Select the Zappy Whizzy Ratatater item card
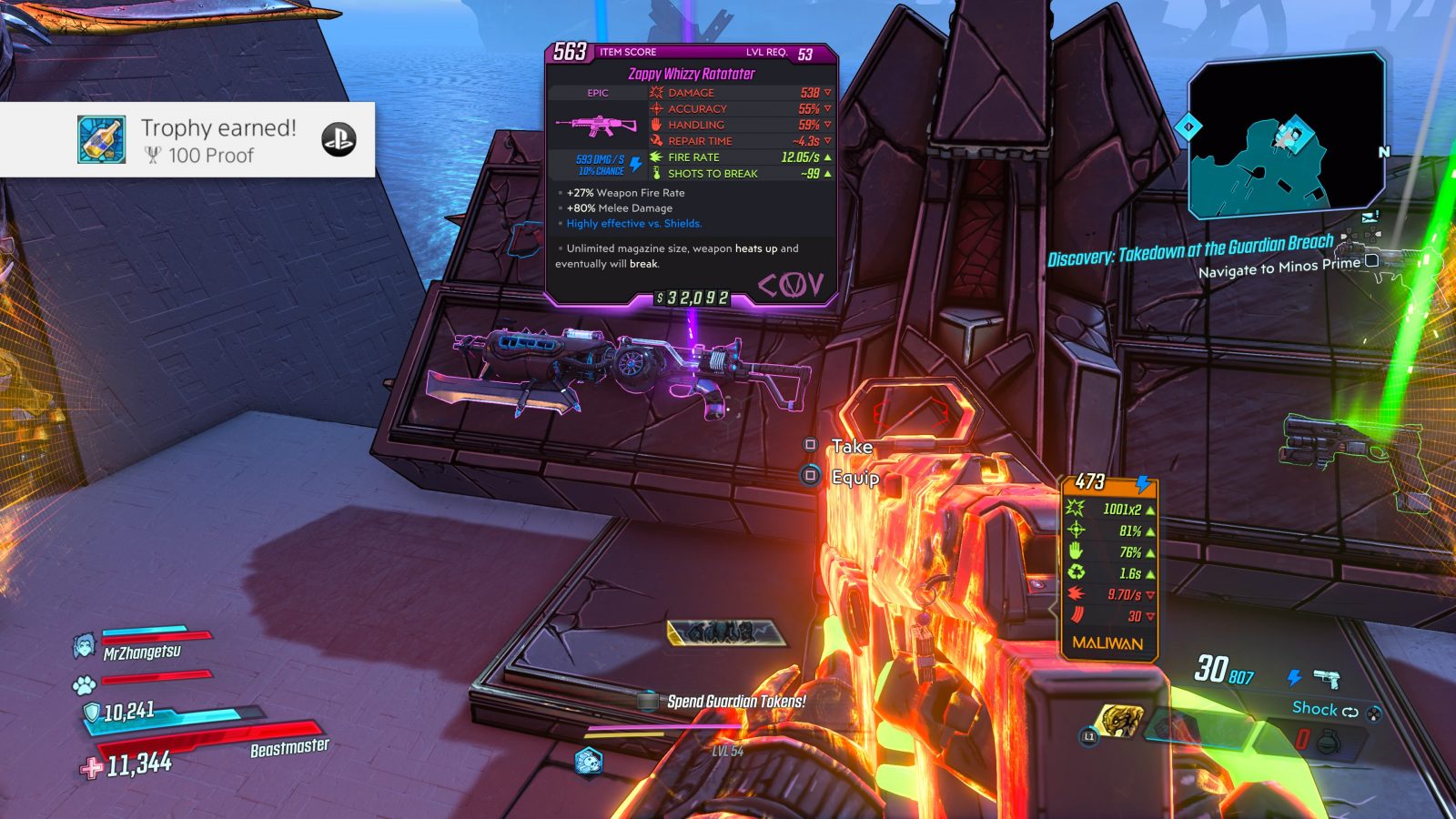The height and width of the screenshot is (819, 1456). (x=691, y=174)
